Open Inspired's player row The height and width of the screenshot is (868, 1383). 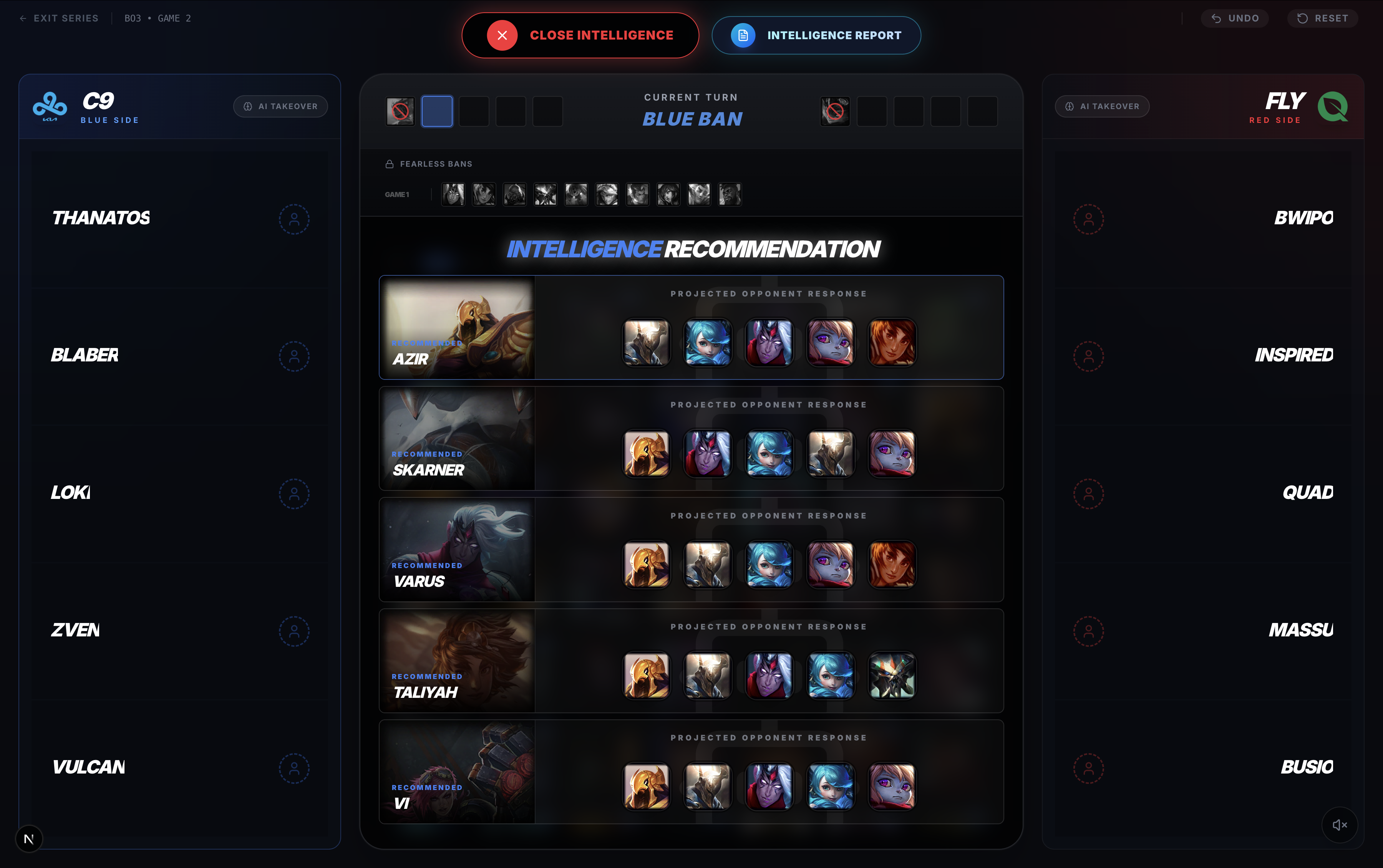pos(1203,356)
